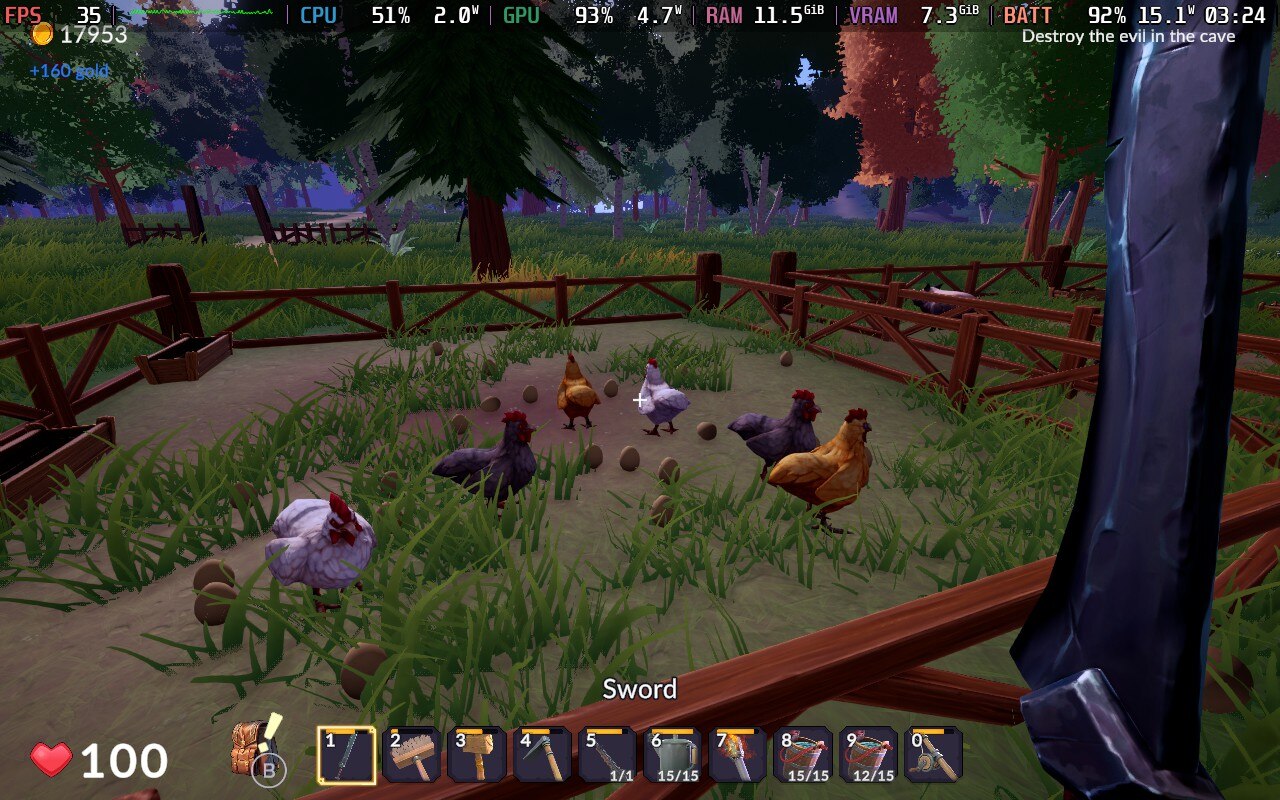
Task: Choose the pickaxe in slot 4
Action: click(543, 755)
